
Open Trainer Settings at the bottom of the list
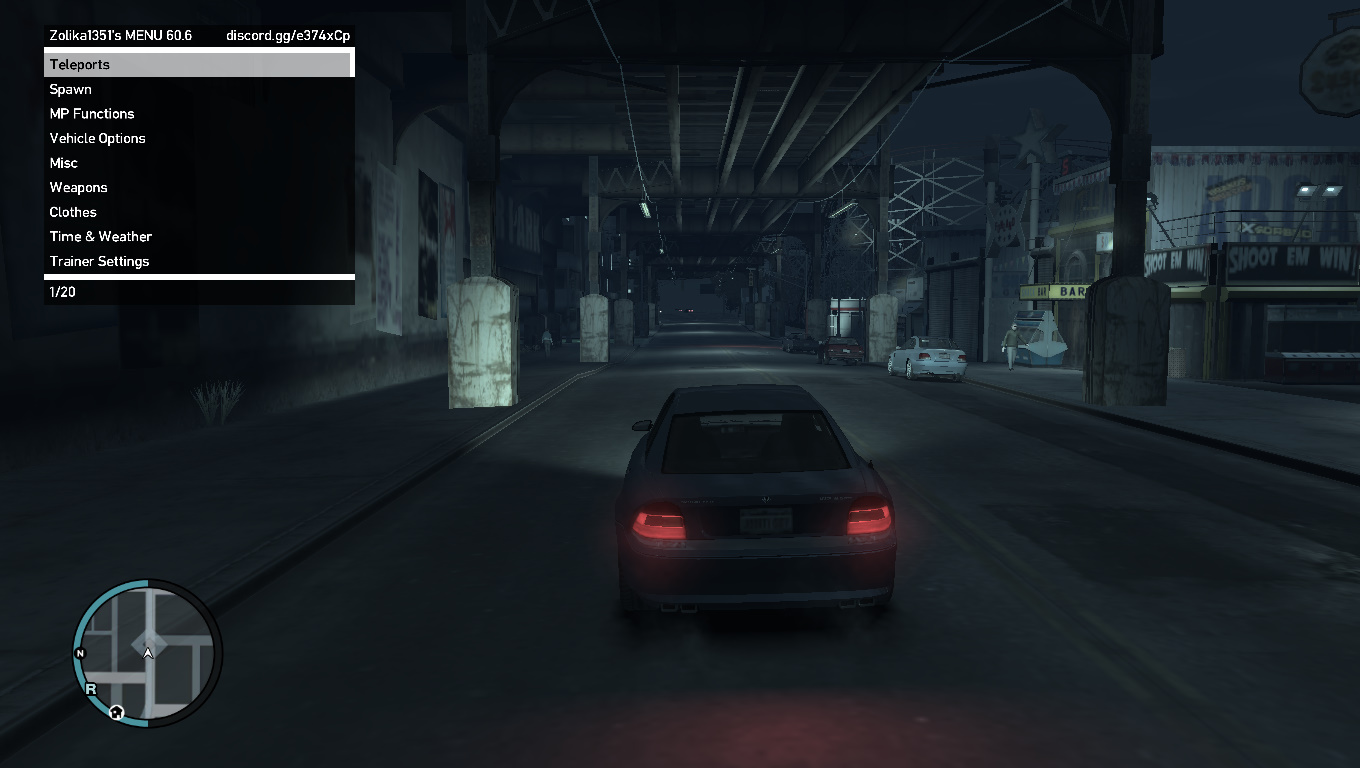click(99, 261)
